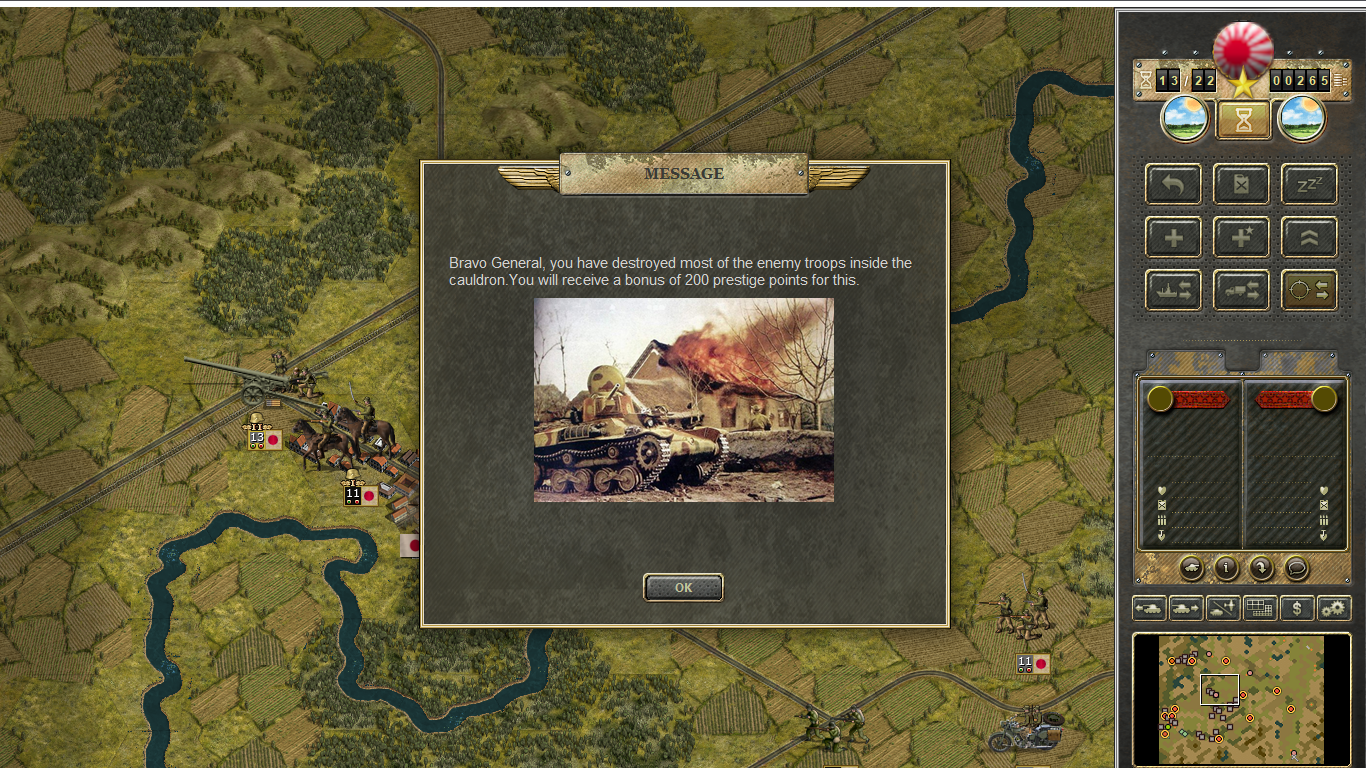Upgrade the unit using the chevron button
This screenshot has height=768, width=1366.
coord(1309,237)
